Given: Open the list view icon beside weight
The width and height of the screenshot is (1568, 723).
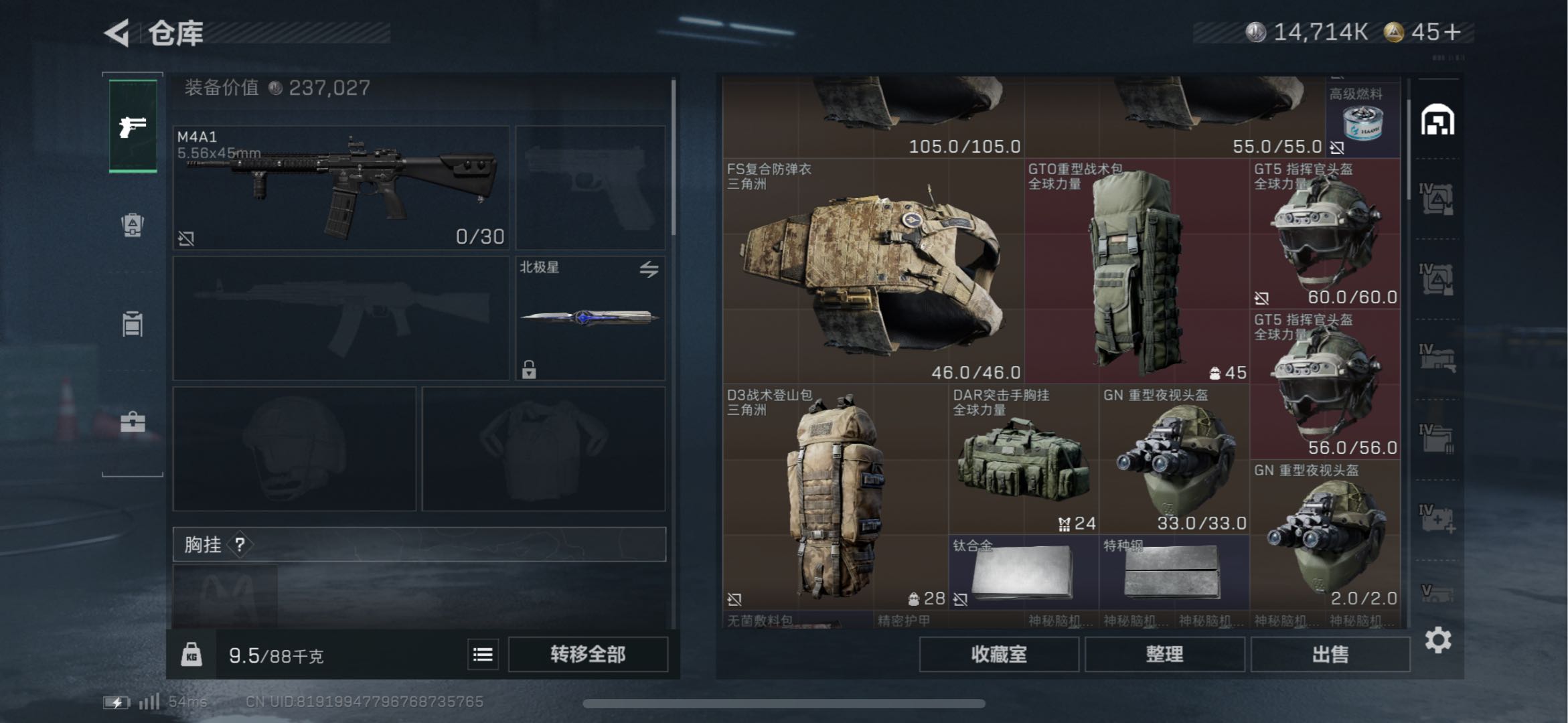Looking at the screenshot, I should tap(483, 654).
